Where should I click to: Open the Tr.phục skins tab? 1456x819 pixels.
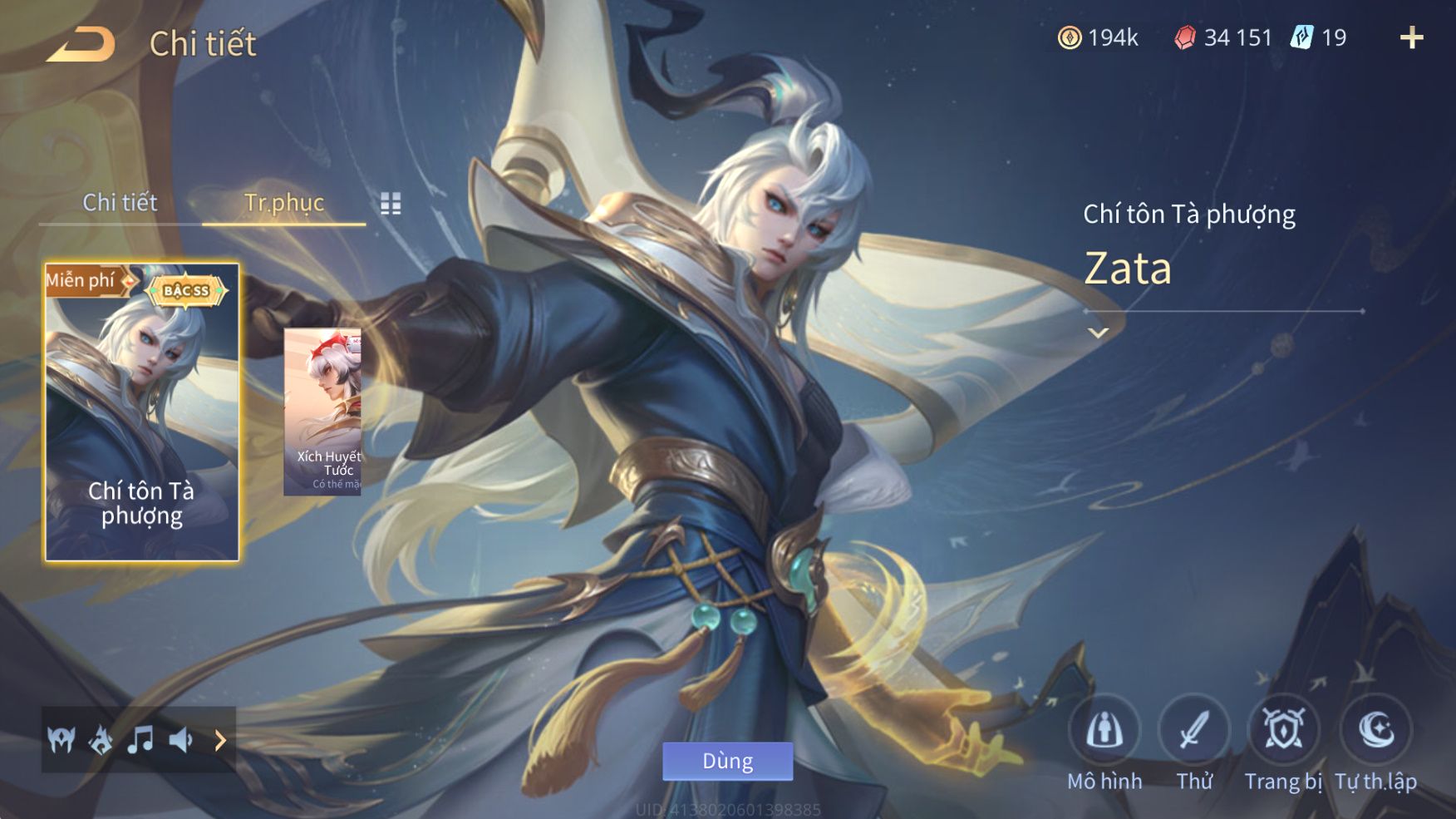(x=283, y=202)
